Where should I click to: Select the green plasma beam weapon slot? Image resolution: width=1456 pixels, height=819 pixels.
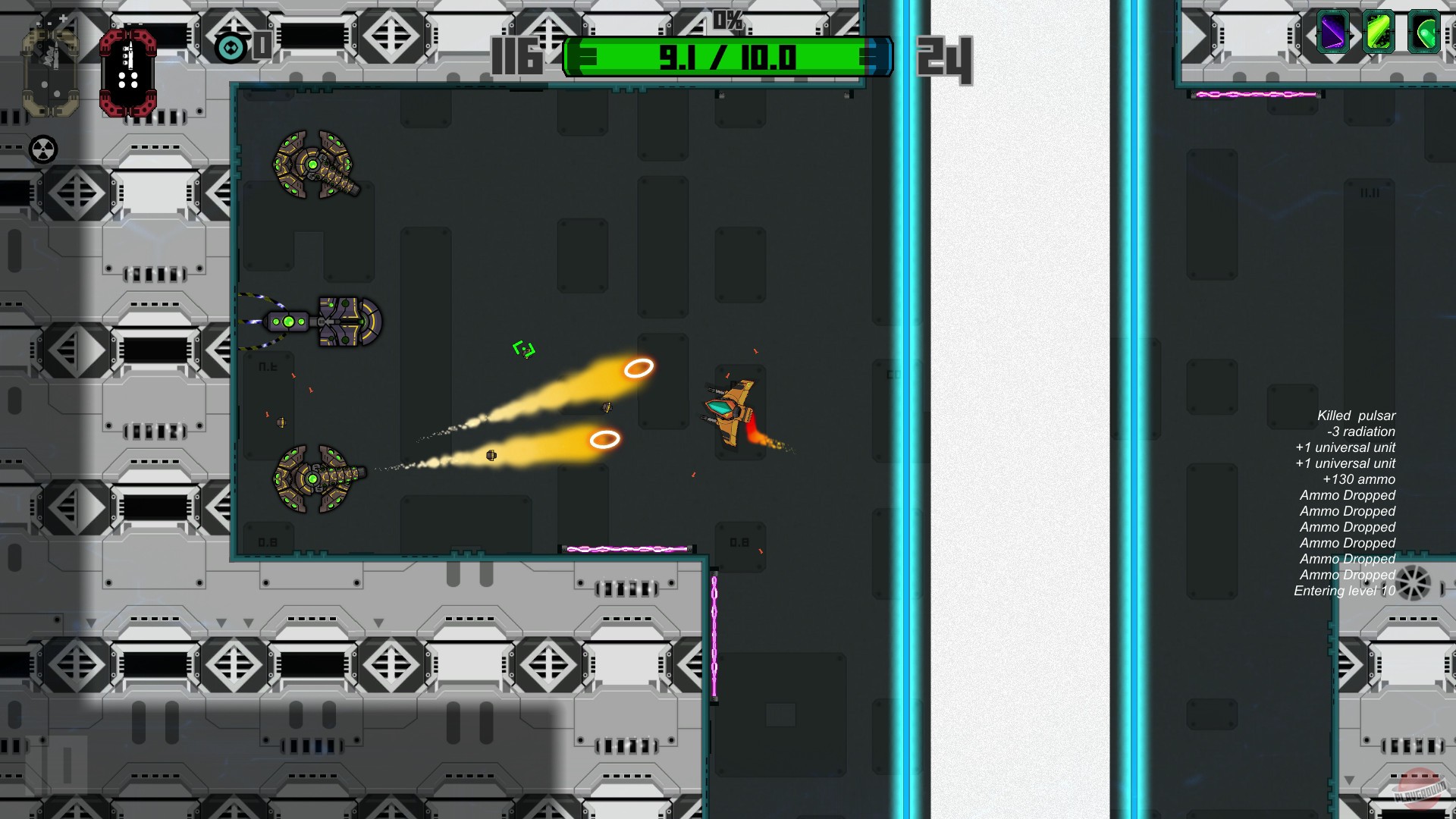click(1380, 33)
